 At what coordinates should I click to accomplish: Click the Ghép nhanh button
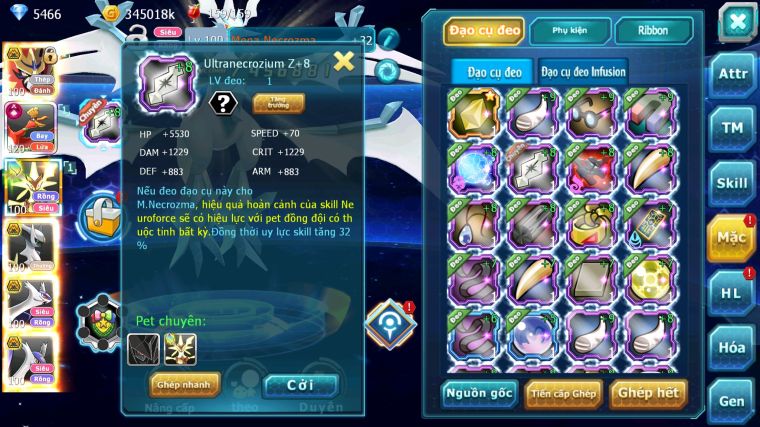(184, 384)
